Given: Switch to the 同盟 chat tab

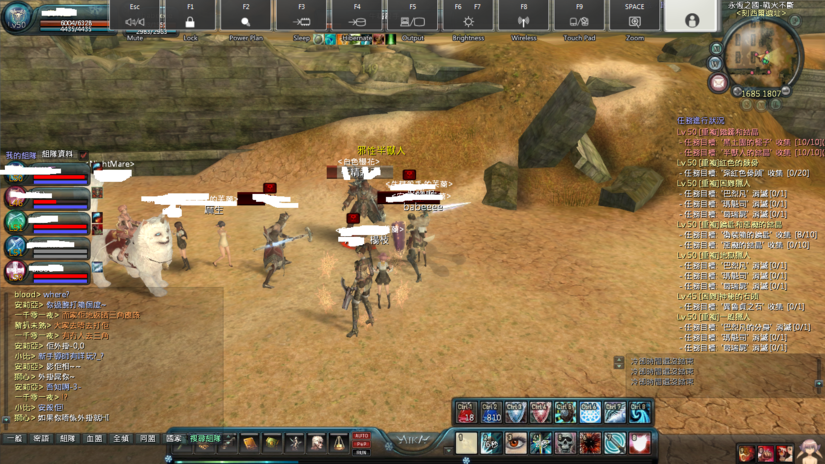Looking at the screenshot, I should [148, 438].
